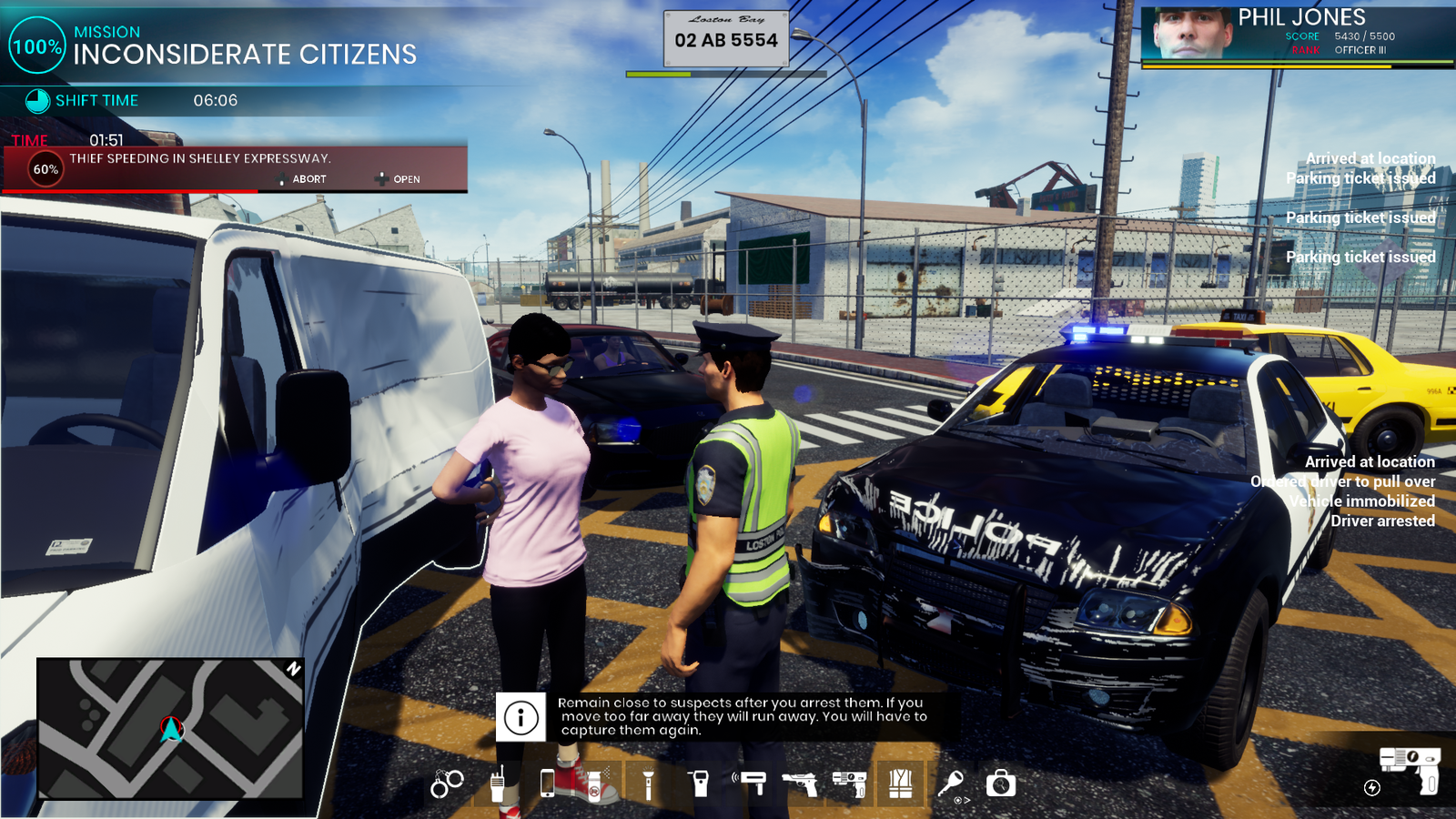This screenshot has width=1456, height=819.
Task: Equip the taser from the hotbar
Action: pyautogui.click(x=849, y=784)
